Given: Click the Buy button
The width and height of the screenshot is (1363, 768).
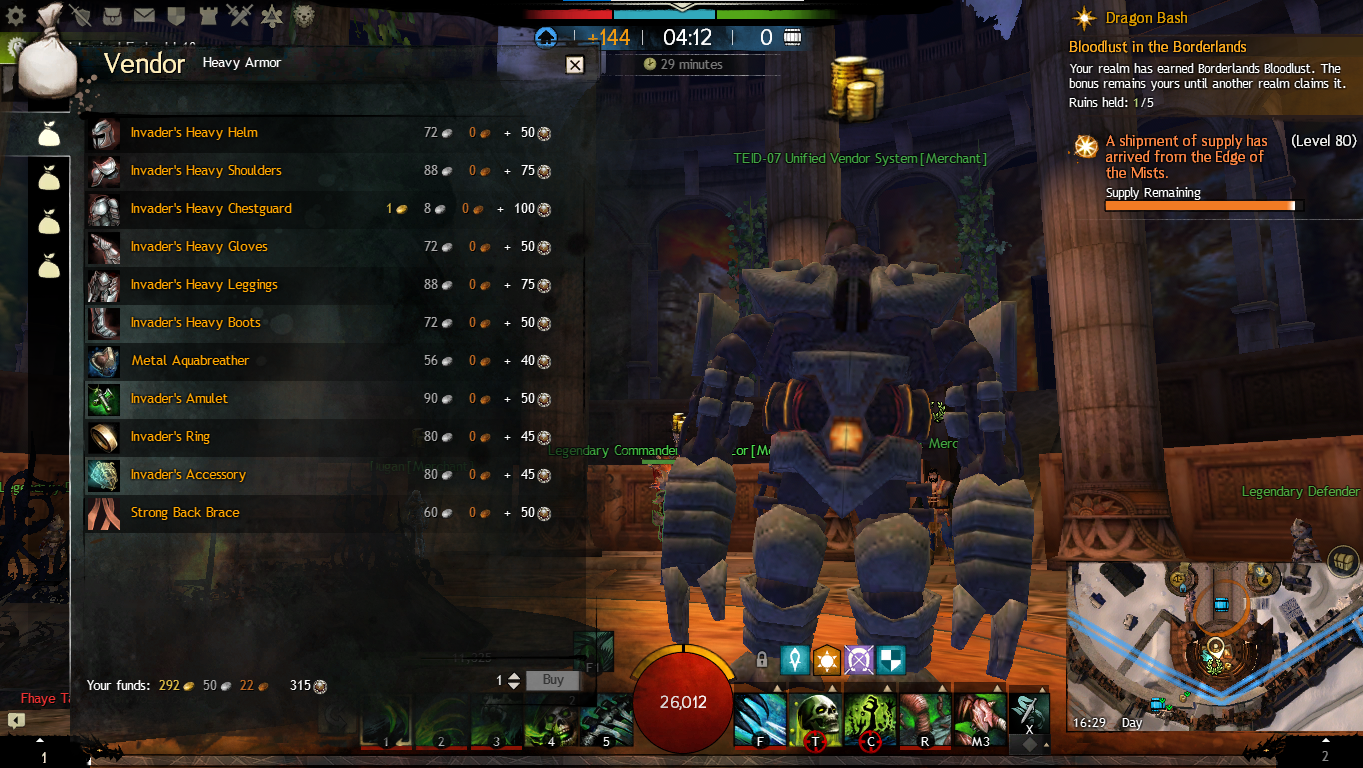Looking at the screenshot, I should tap(553, 680).
